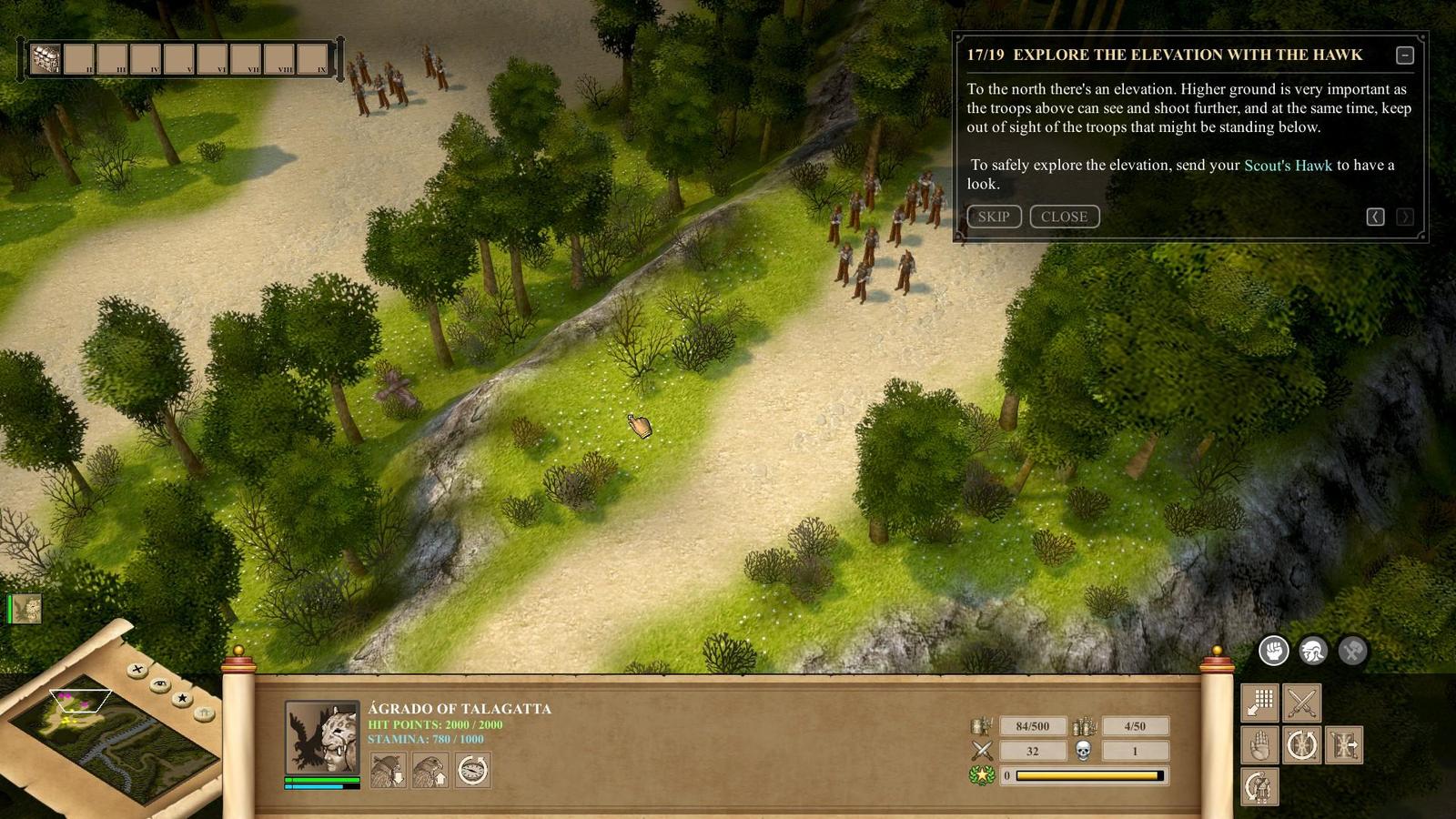Skip the hawk exploration tutorial step
1456x819 pixels.
click(x=993, y=217)
